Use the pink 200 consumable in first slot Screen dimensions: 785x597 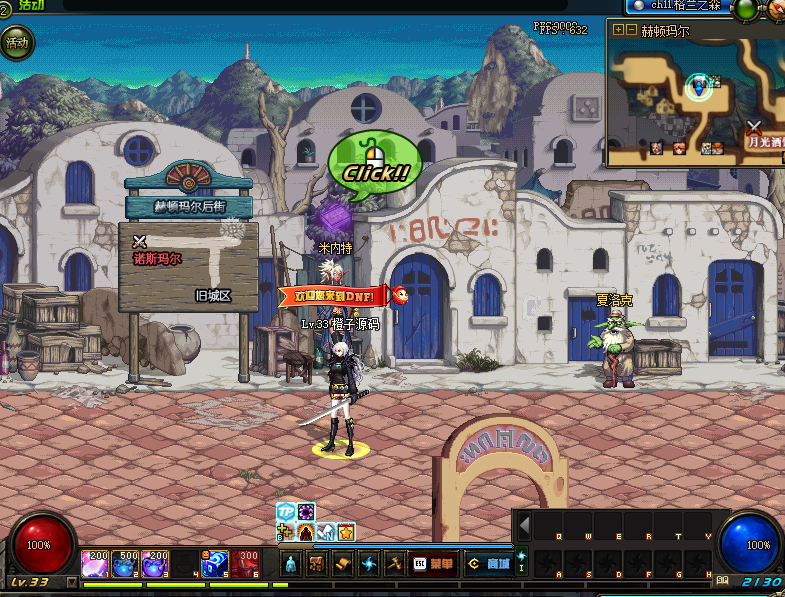(96, 564)
